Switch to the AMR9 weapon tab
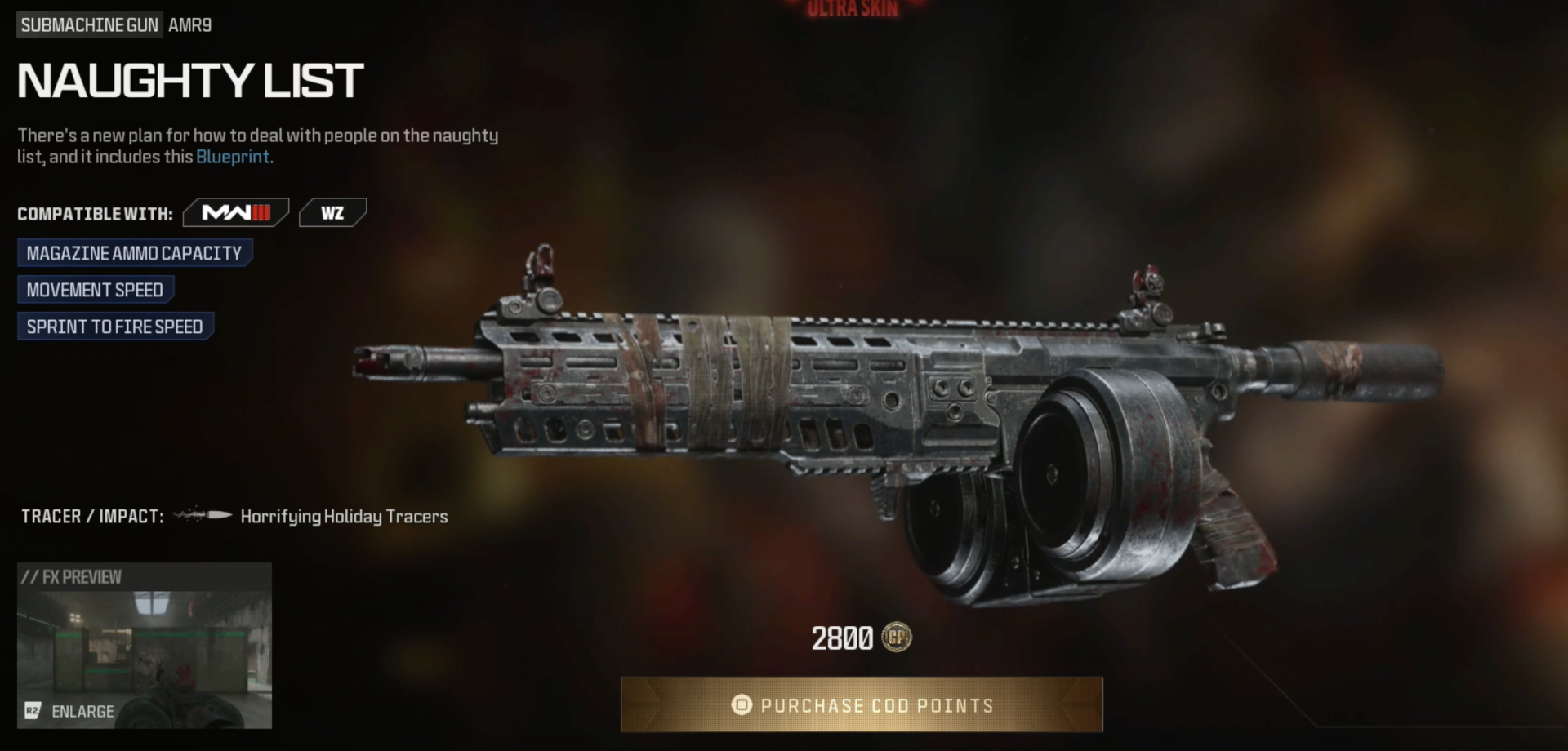 (189, 24)
